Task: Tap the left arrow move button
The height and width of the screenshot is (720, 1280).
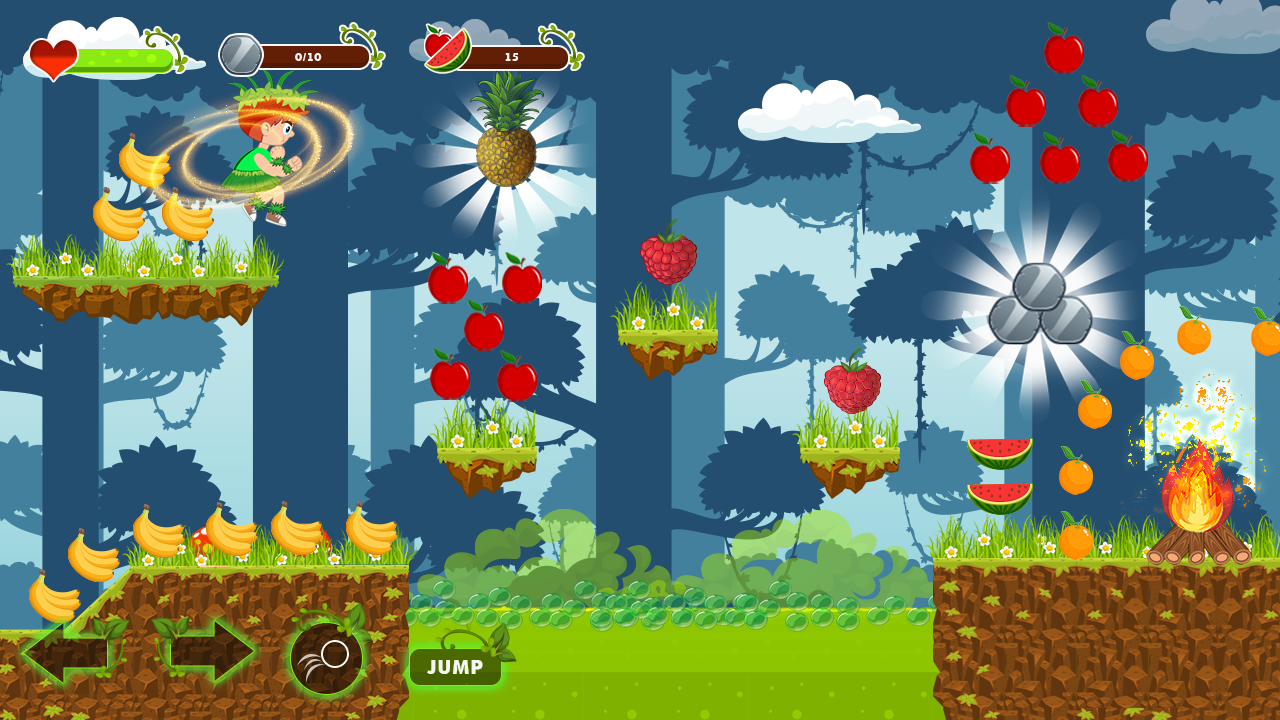Action: (x=70, y=651)
